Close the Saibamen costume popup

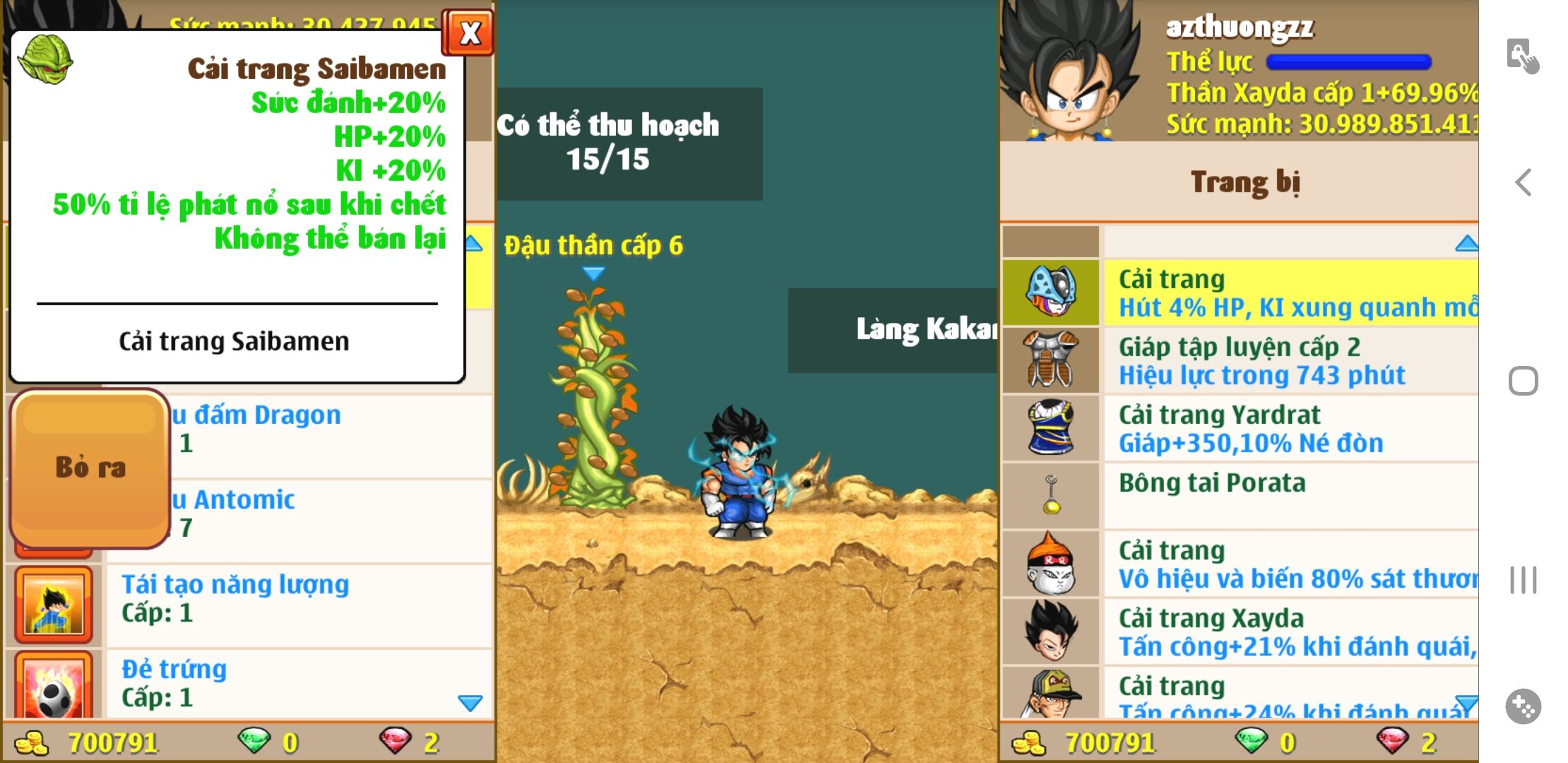click(x=469, y=33)
